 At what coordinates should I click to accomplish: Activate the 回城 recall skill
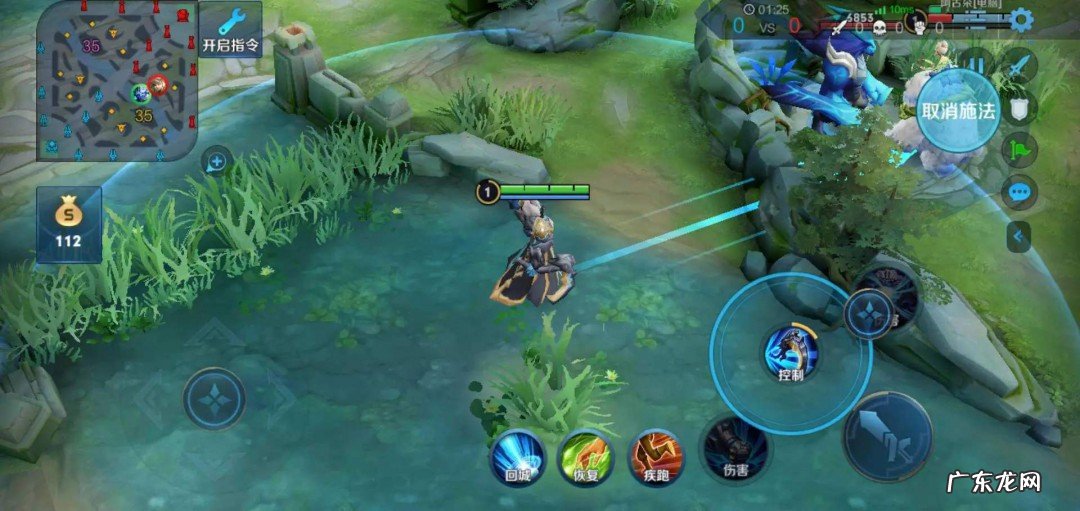tap(517, 458)
